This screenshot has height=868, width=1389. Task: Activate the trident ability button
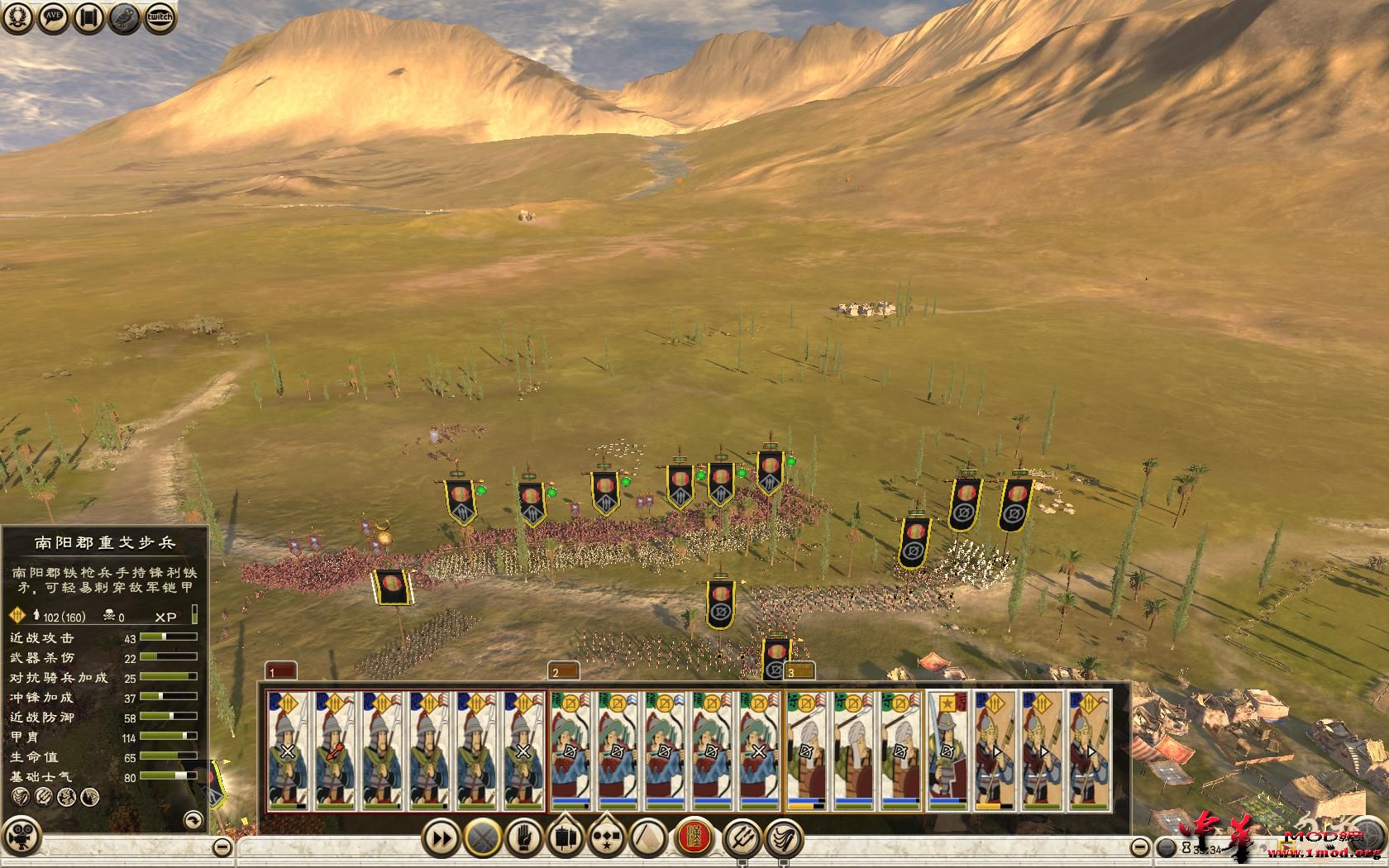(x=742, y=838)
